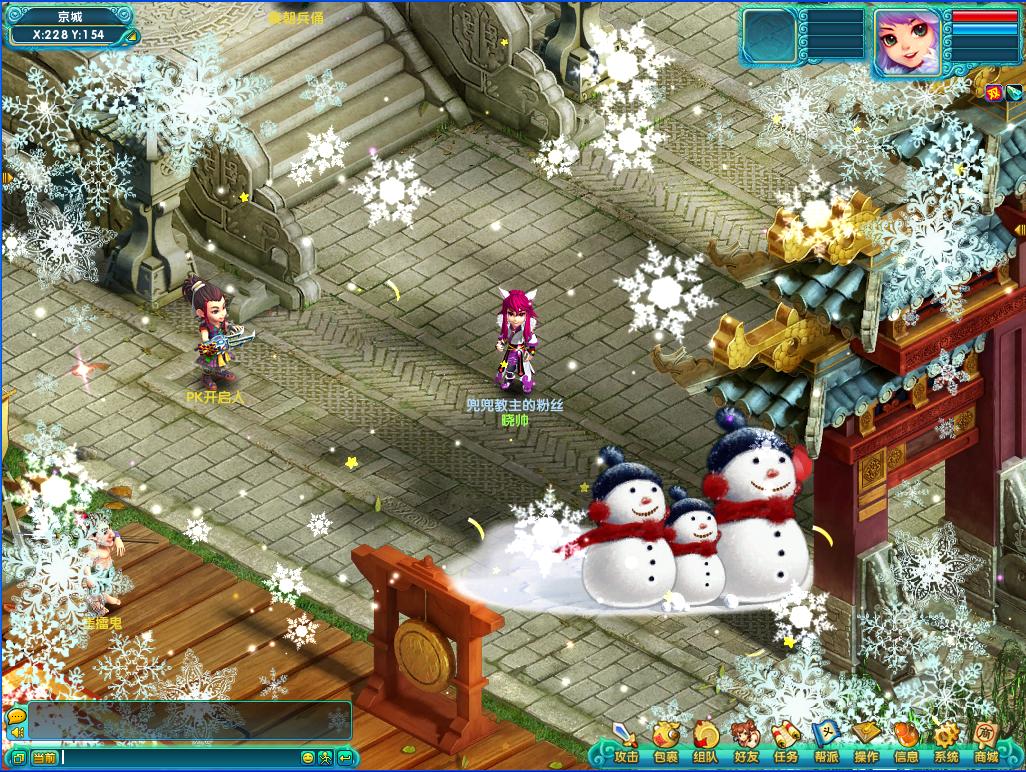The height and width of the screenshot is (772, 1026).
Task: Open the smiley emoticon picker
Action: [308, 758]
